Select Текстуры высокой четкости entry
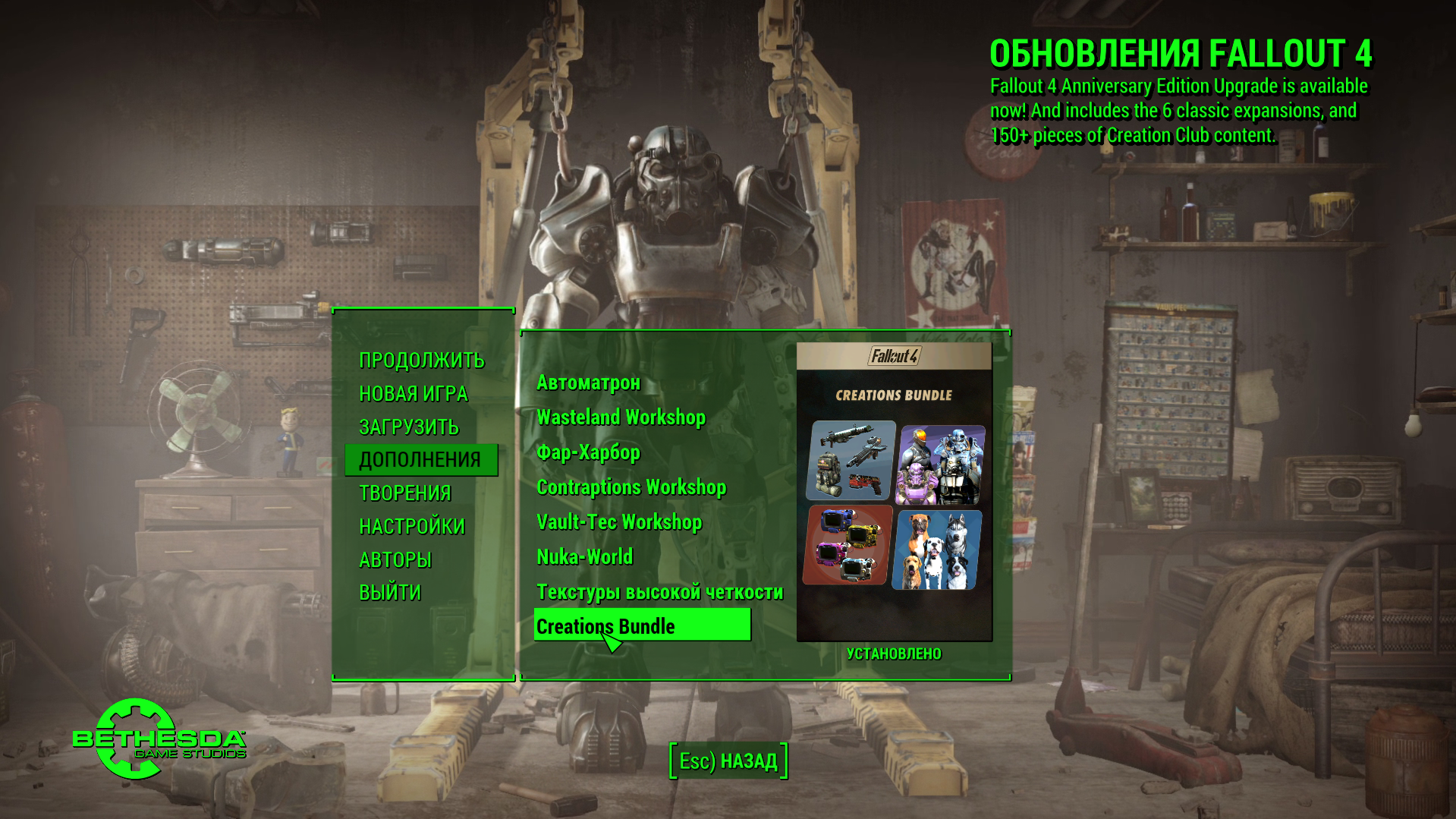 tap(659, 592)
